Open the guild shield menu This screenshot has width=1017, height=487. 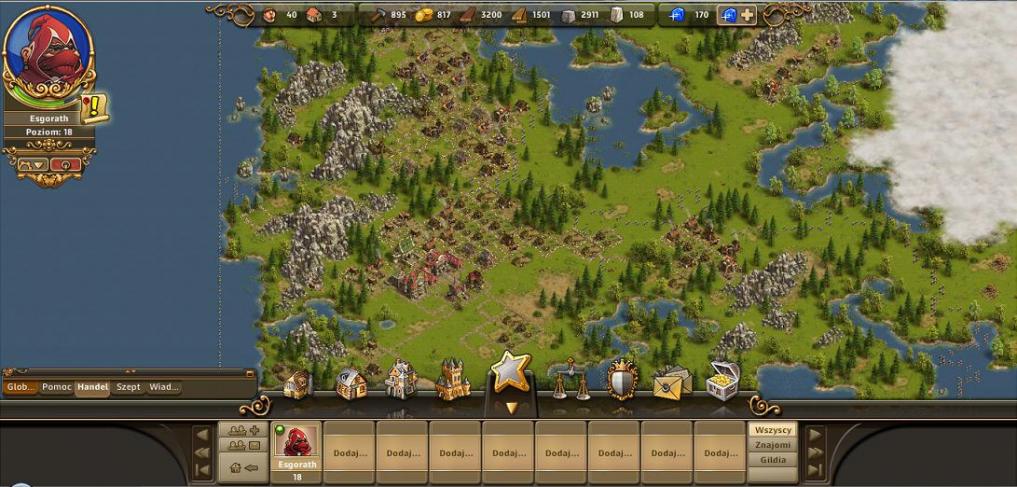tap(622, 380)
